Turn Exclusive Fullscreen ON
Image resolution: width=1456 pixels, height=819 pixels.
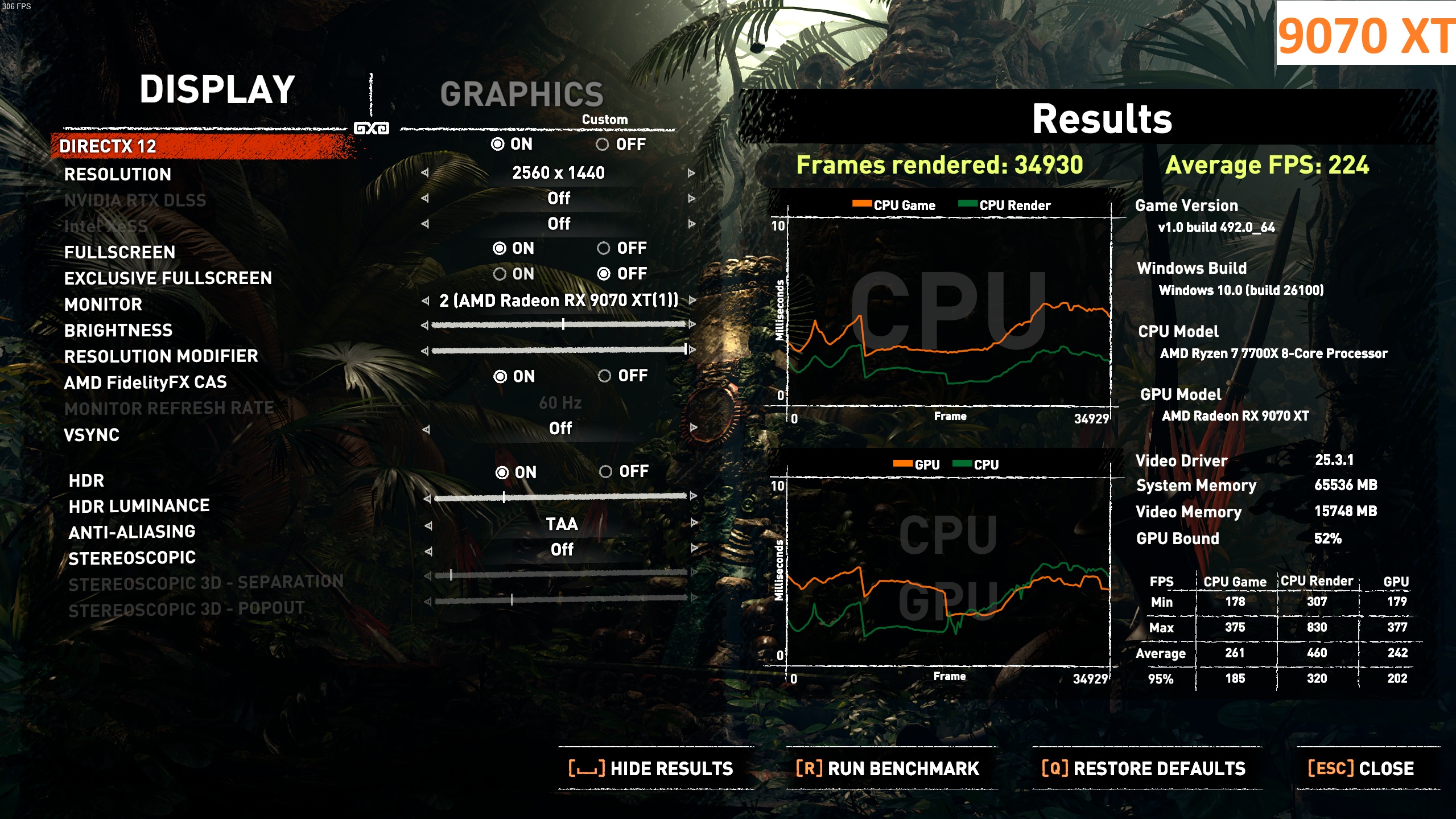pyautogui.click(x=500, y=274)
